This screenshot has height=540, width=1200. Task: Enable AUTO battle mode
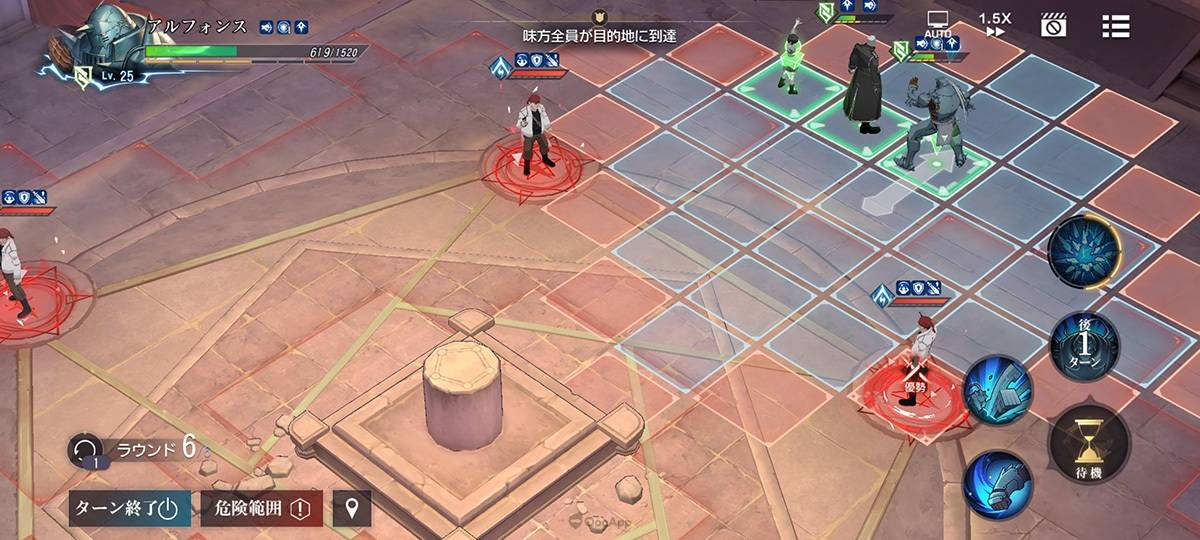pyautogui.click(x=937, y=25)
